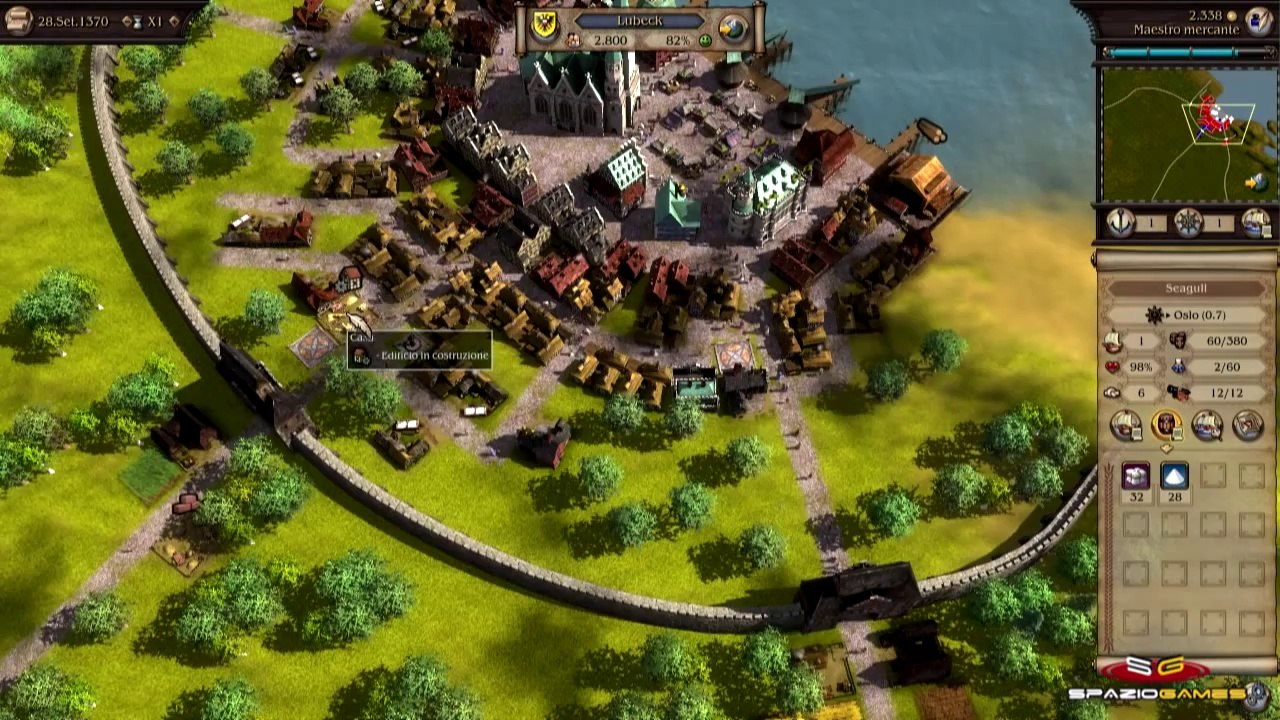Open the scroll menu icon beside the date
The height and width of the screenshot is (720, 1280).
18,20
